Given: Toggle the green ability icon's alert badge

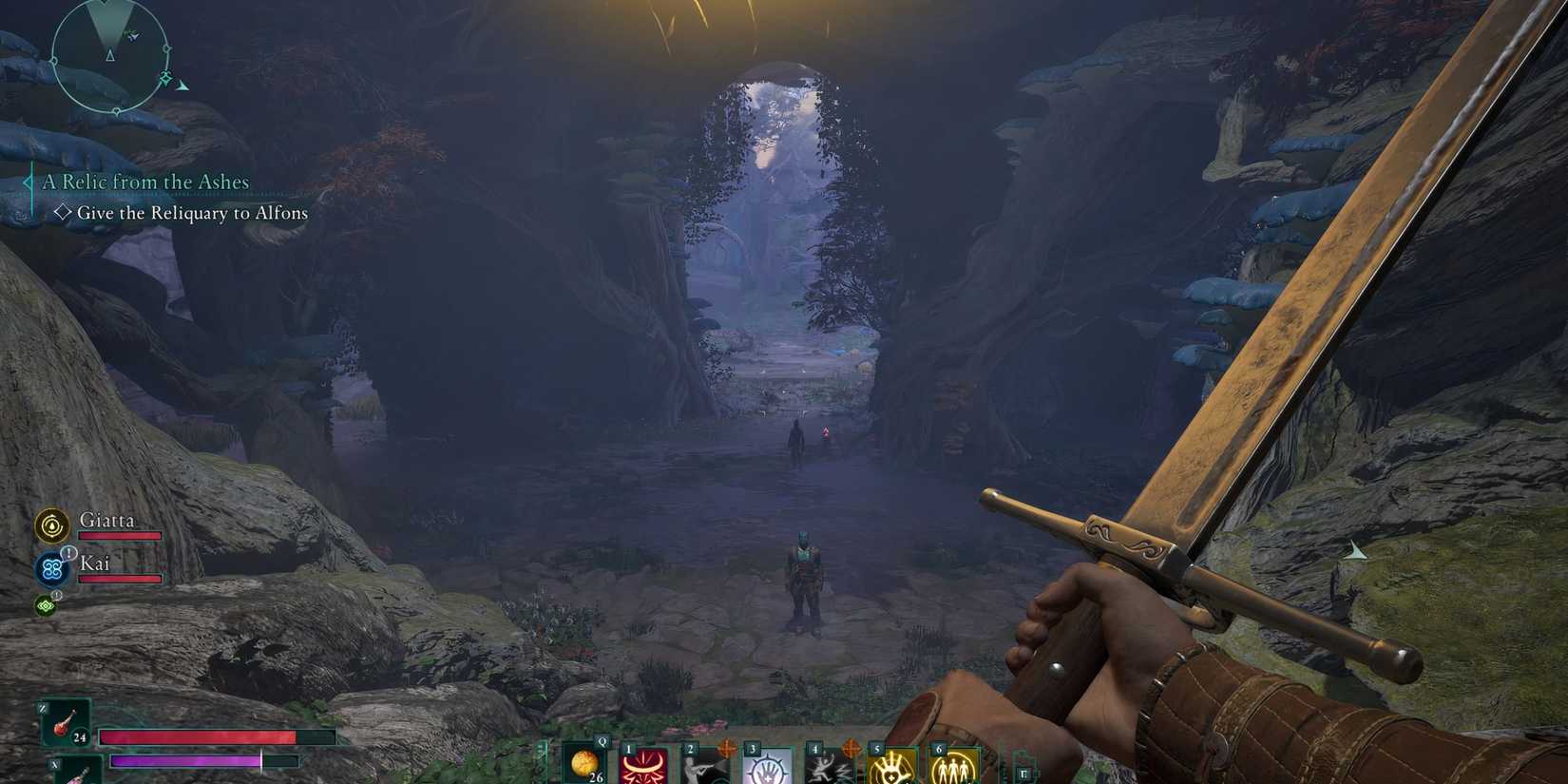Looking at the screenshot, I should [56, 595].
